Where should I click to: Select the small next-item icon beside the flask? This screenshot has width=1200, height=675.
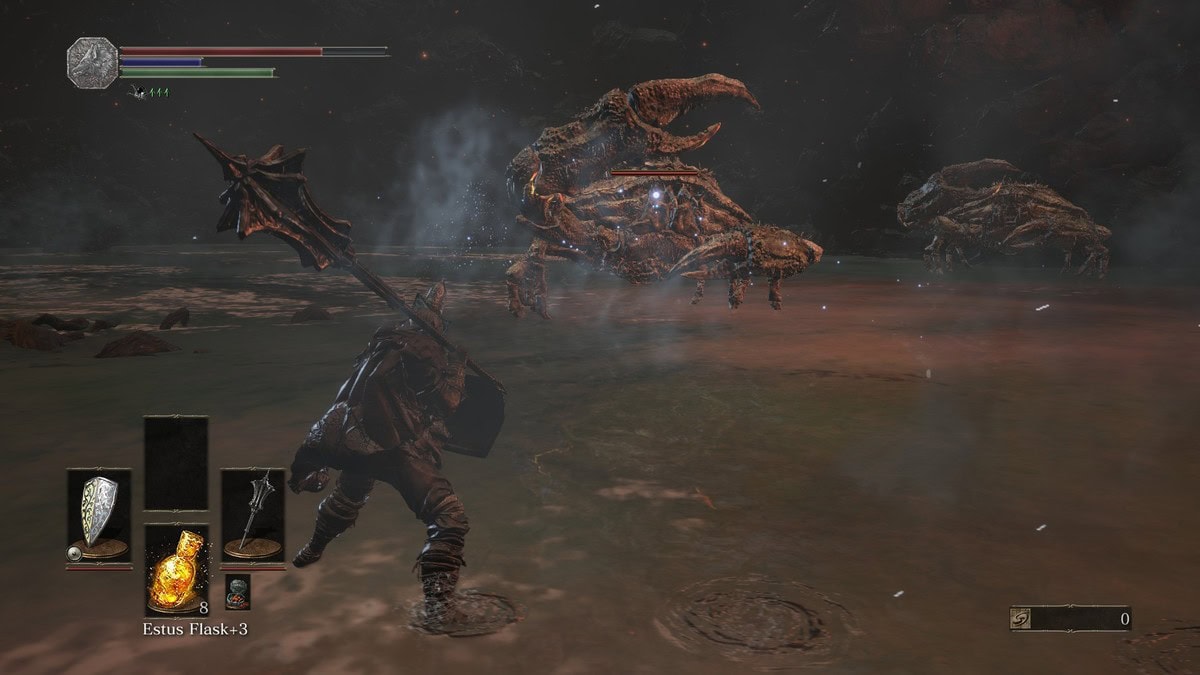coord(236,590)
